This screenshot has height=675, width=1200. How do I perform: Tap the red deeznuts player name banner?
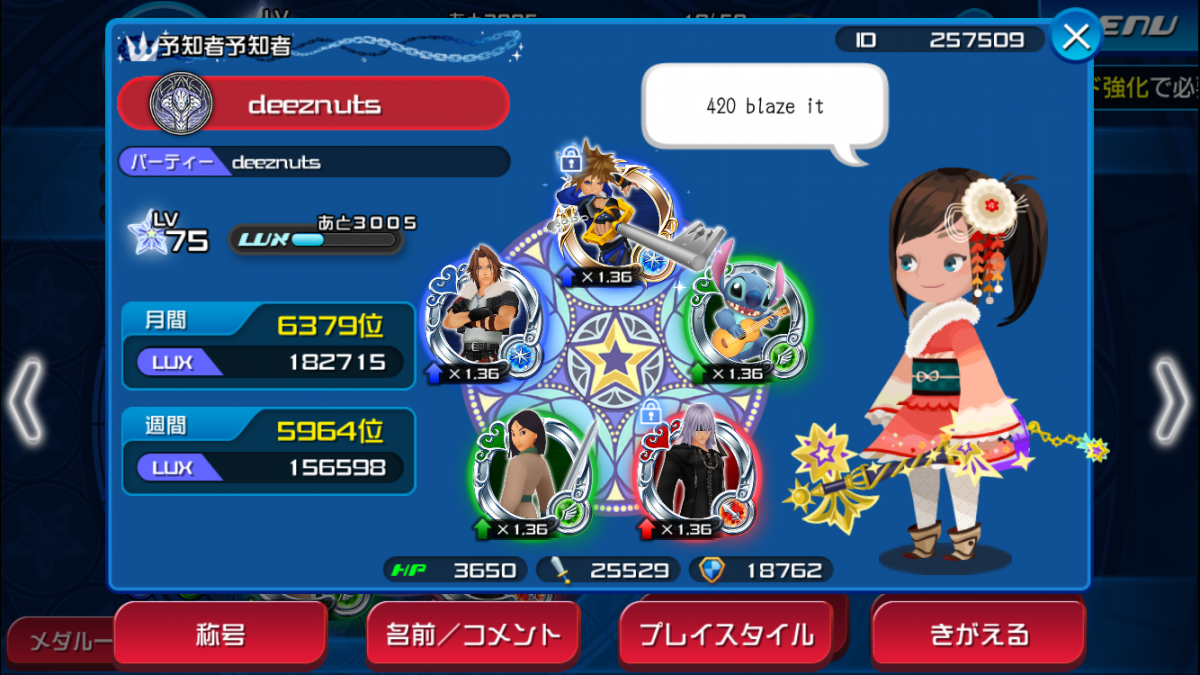click(313, 103)
